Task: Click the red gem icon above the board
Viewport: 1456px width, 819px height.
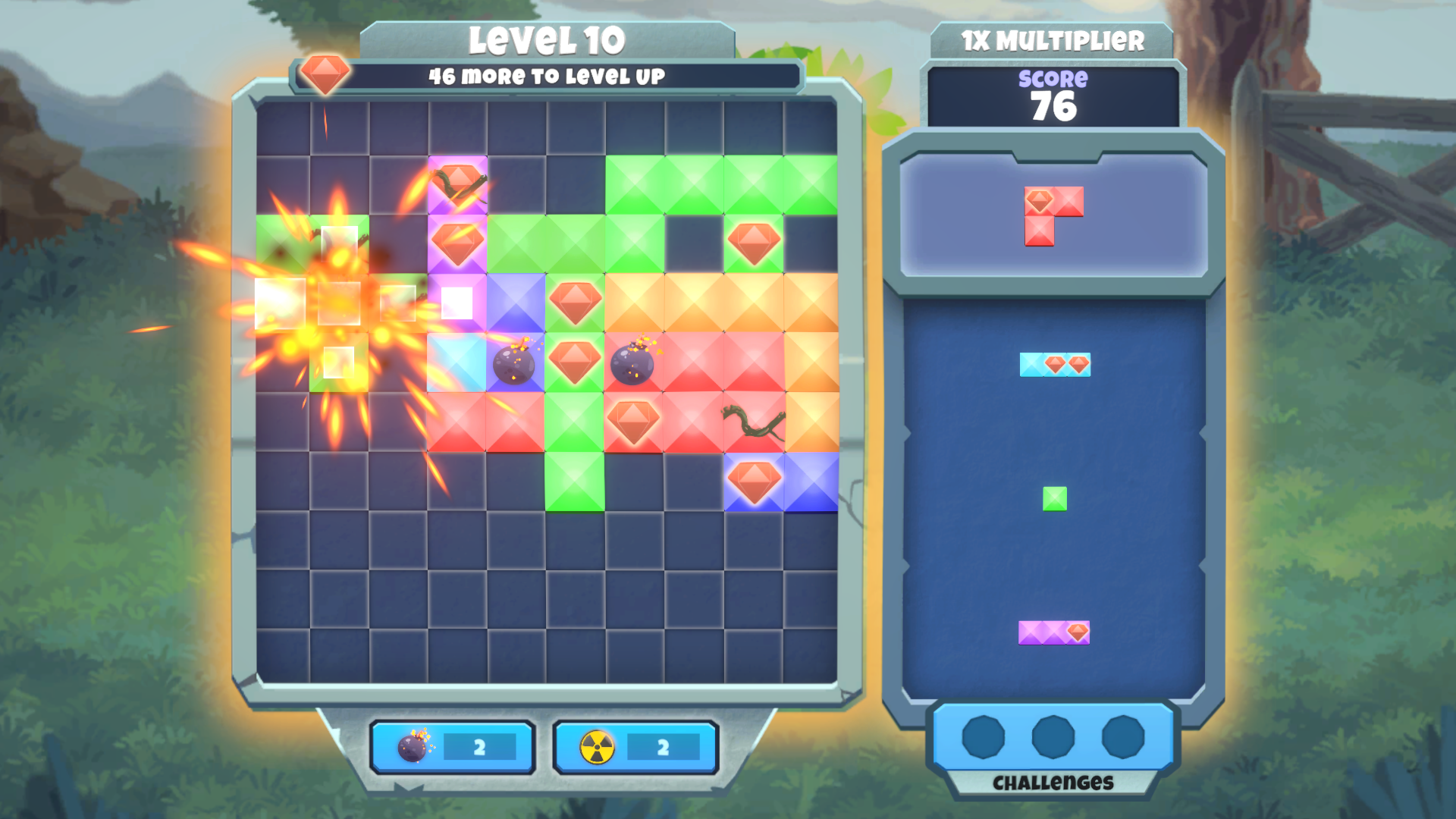Action: (x=326, y=74)
